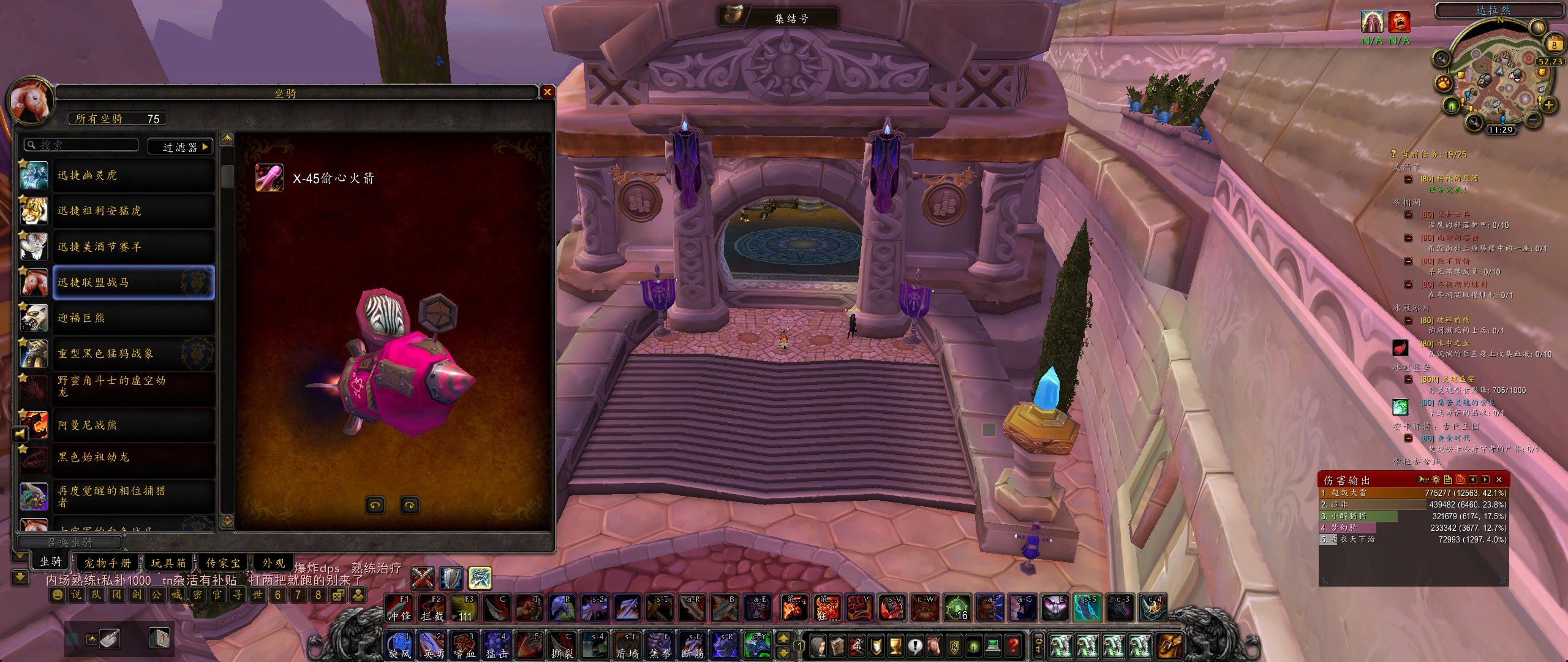Screen dimensions: 1568x662
Task: Activate the 冲锋 charge ability
Action: [399, 608]
